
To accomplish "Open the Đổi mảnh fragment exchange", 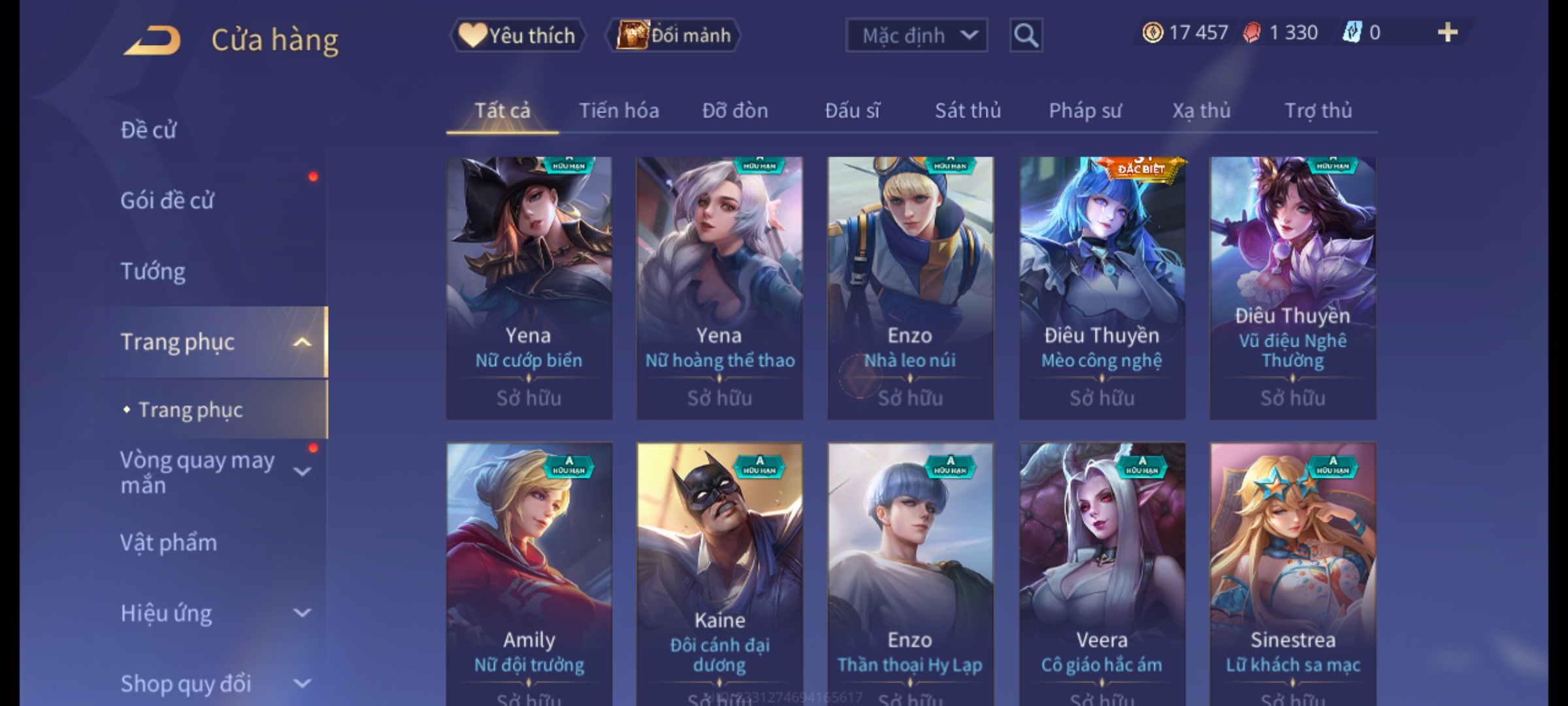I will (674, 35).
